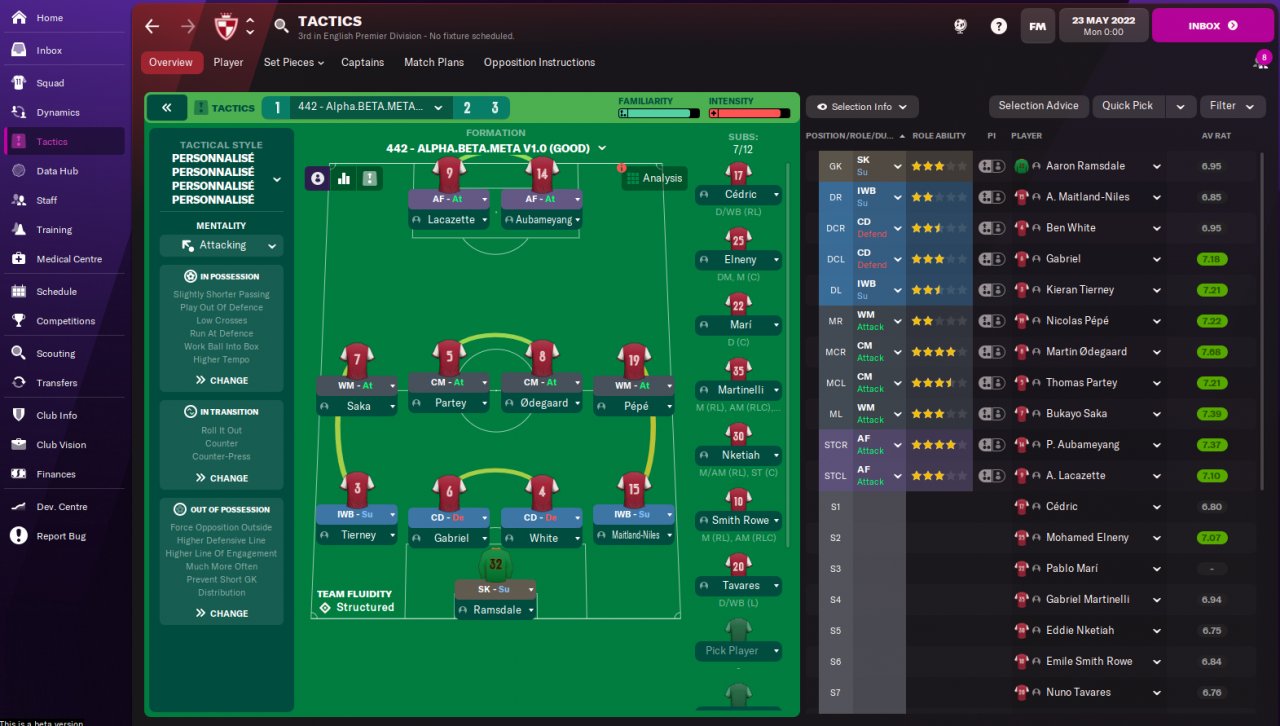Open the Analysis panel on the pitch
The image size is (1280, 726).
[x=653, y=178]
